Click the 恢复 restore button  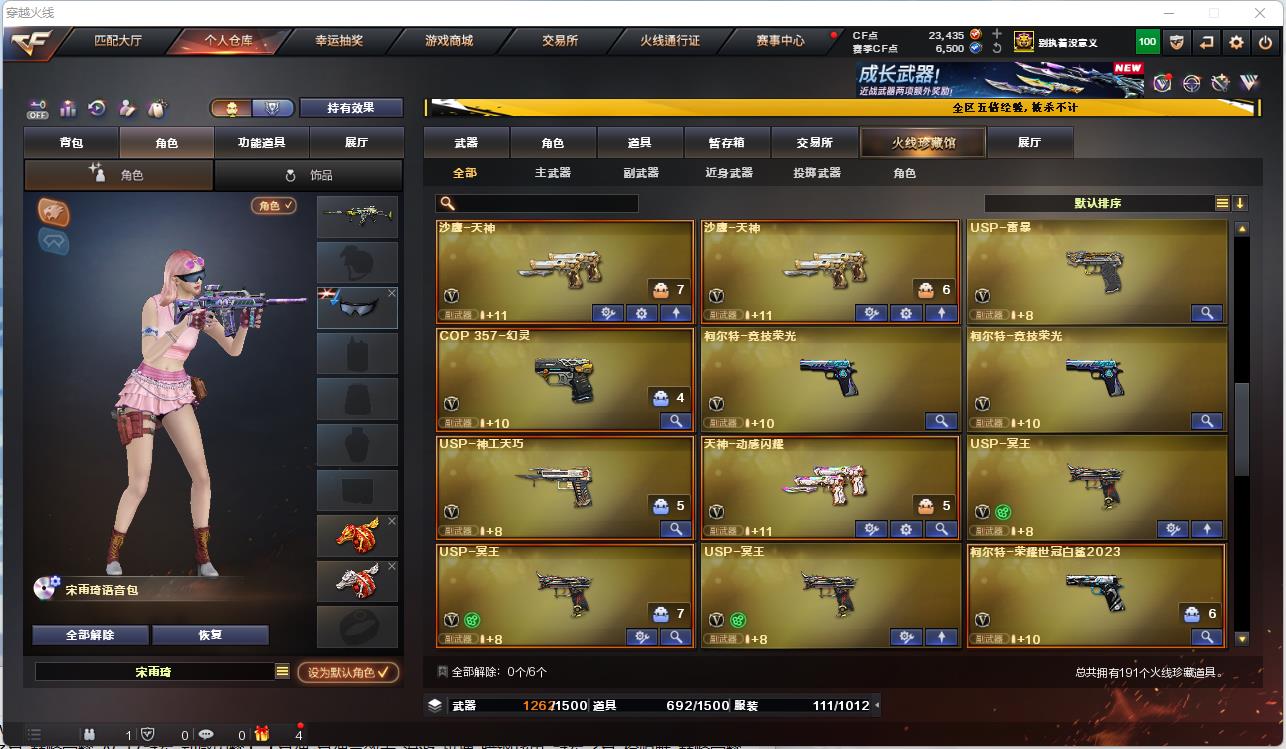coord(210,635)
